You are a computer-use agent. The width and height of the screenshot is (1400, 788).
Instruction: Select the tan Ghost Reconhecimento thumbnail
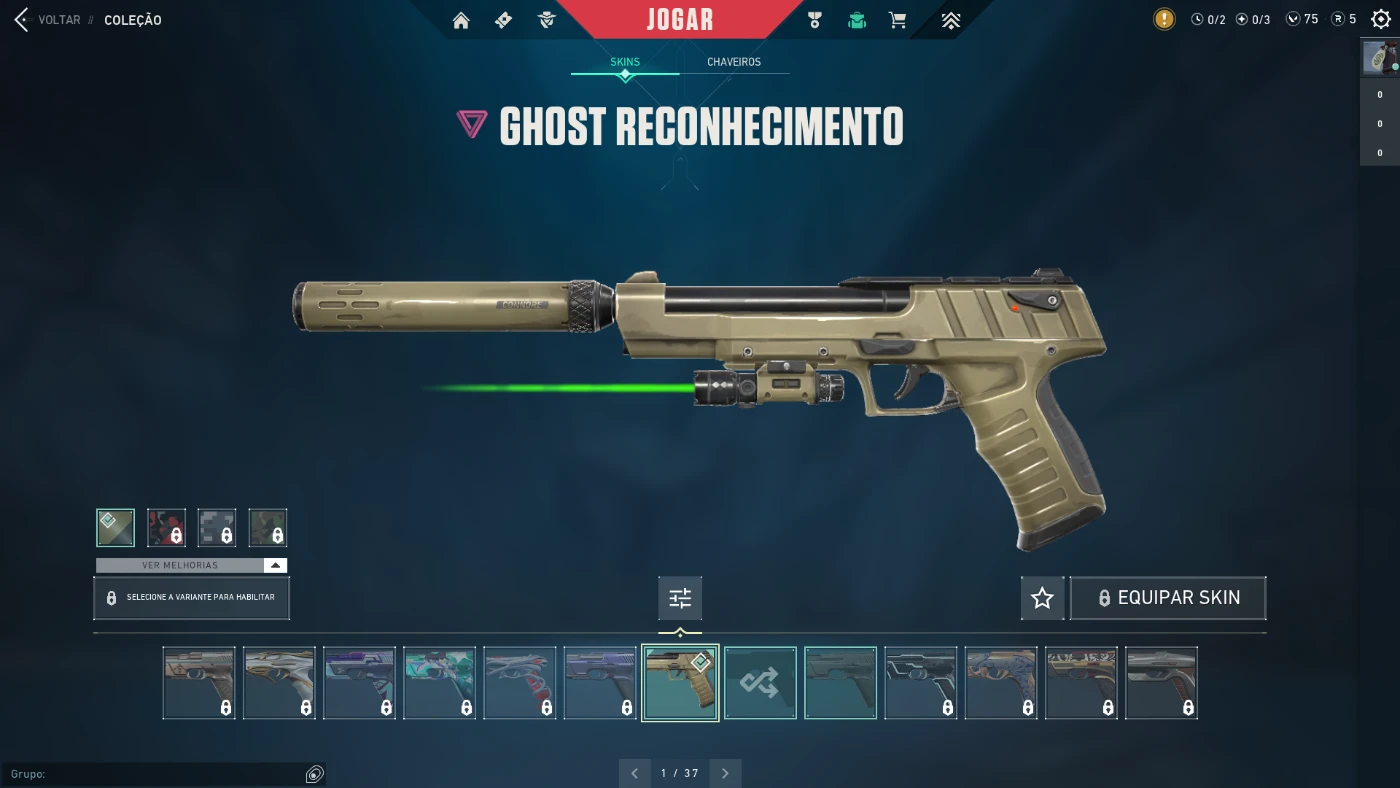680,683
